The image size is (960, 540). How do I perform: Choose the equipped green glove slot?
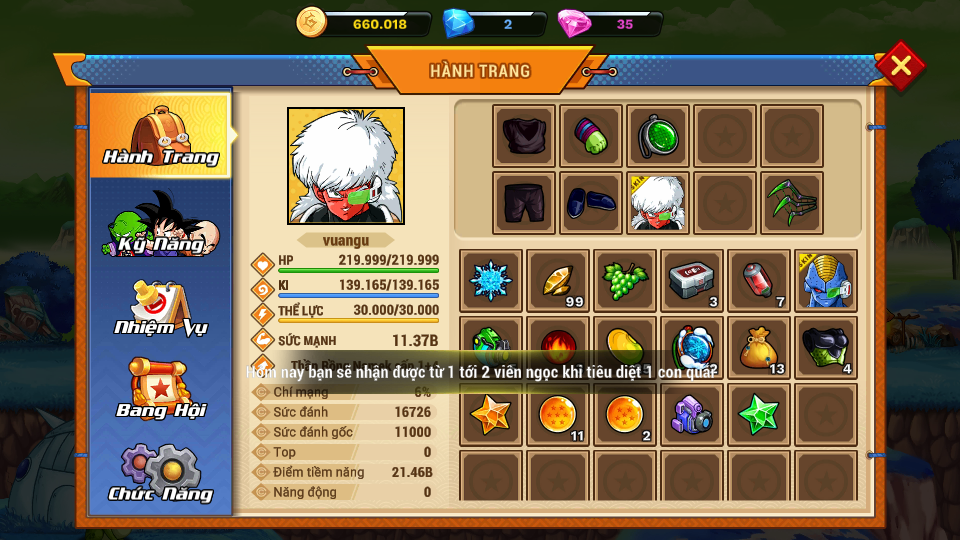pos(591,136)
